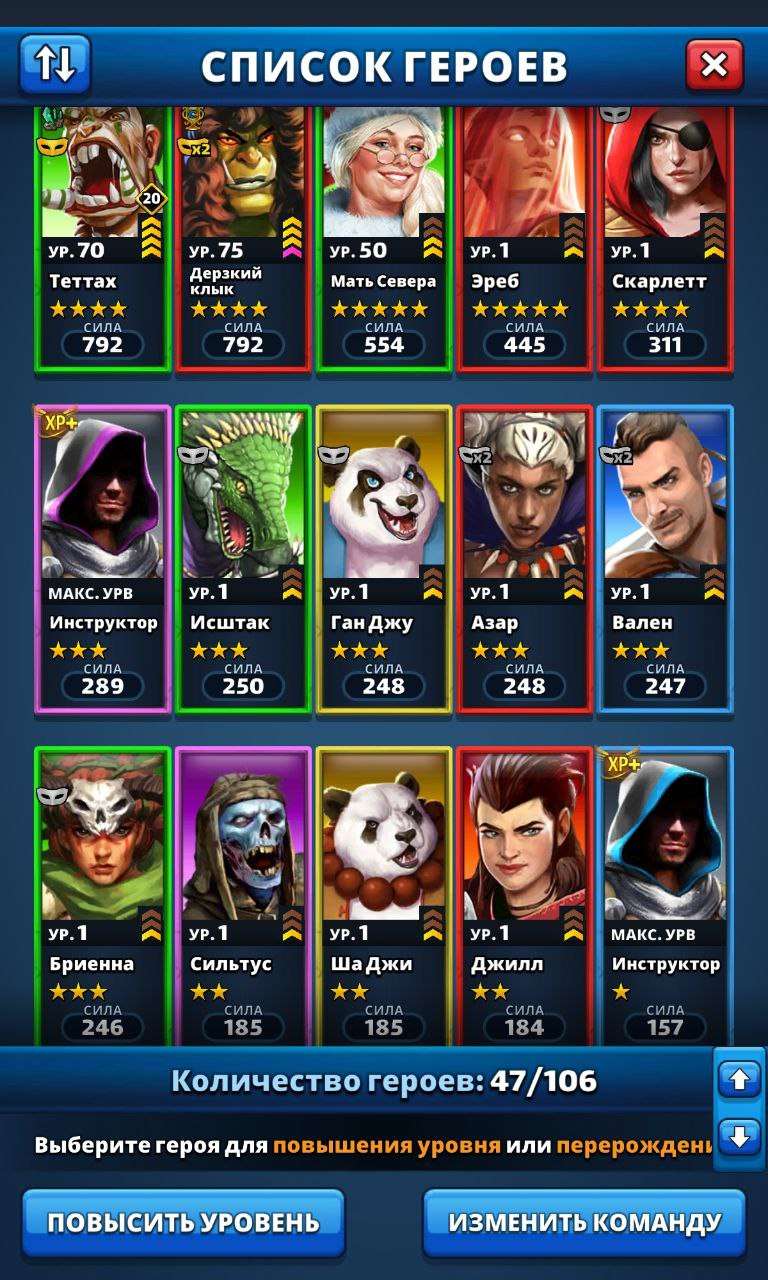Select the lizard hero Исштак
The width and height of the screenshot is (768, 1280).
tap(243, 558)
